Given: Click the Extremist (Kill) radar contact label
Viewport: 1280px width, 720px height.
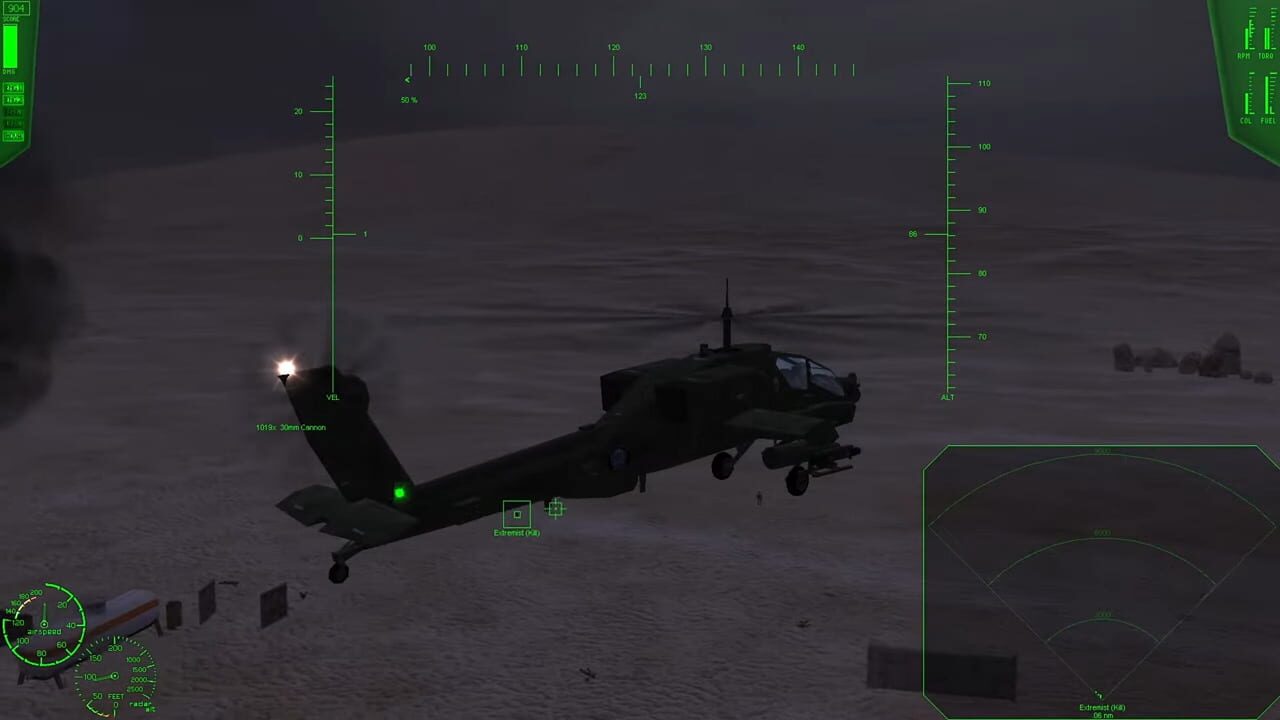Looking at the screenshot, I should pos(1101,707).
